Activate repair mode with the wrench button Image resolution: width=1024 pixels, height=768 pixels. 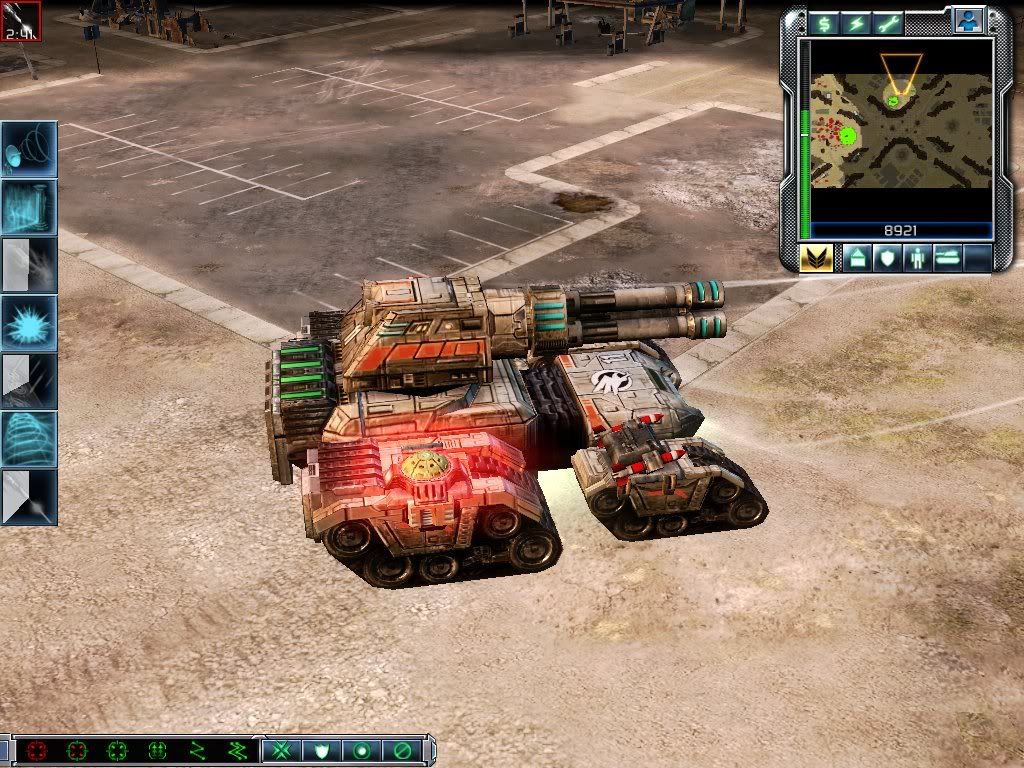tap(889, 23)
